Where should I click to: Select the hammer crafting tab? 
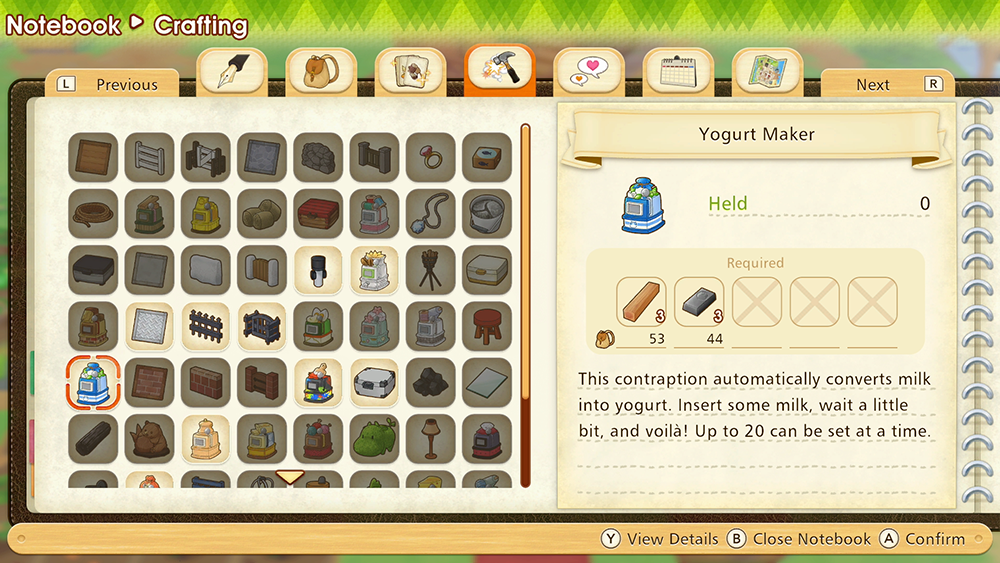point(499,71)
